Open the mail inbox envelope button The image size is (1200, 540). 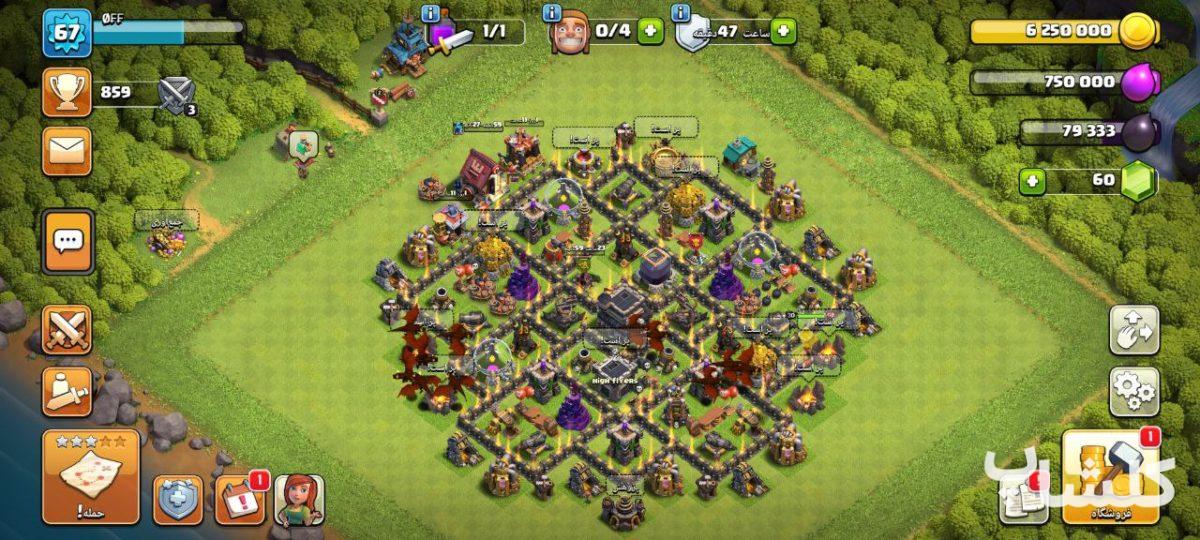(67, 150)
